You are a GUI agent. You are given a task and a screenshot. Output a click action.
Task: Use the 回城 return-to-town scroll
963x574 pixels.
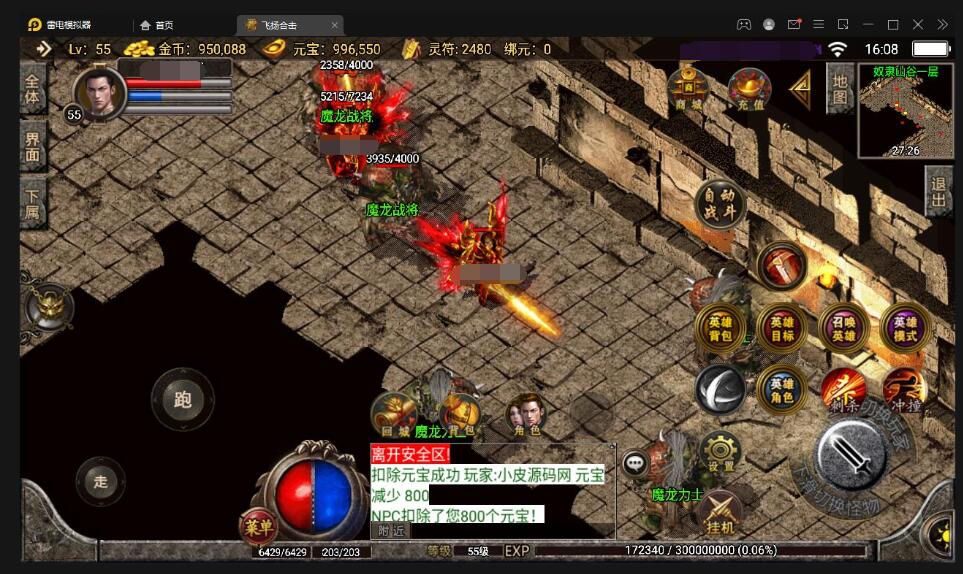pos(393,413)
